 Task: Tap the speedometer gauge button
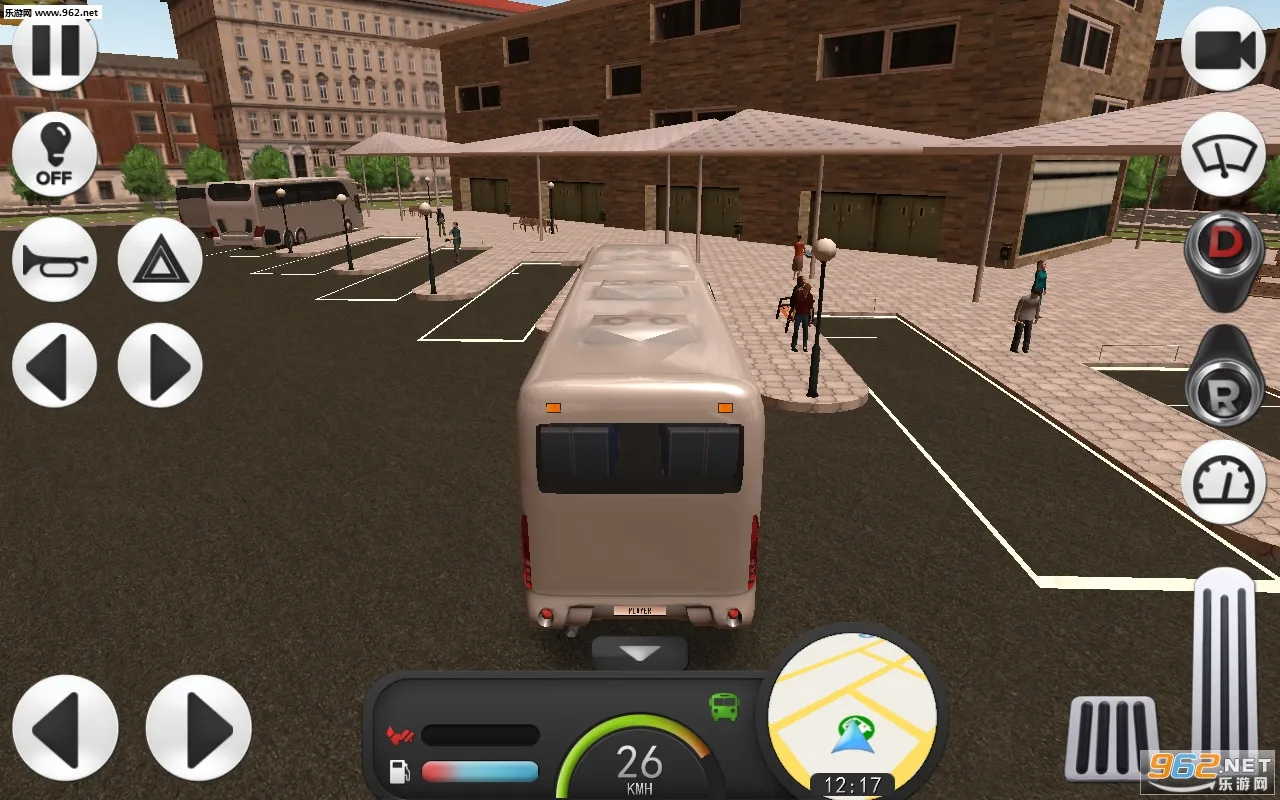(x=1223, y=482)
